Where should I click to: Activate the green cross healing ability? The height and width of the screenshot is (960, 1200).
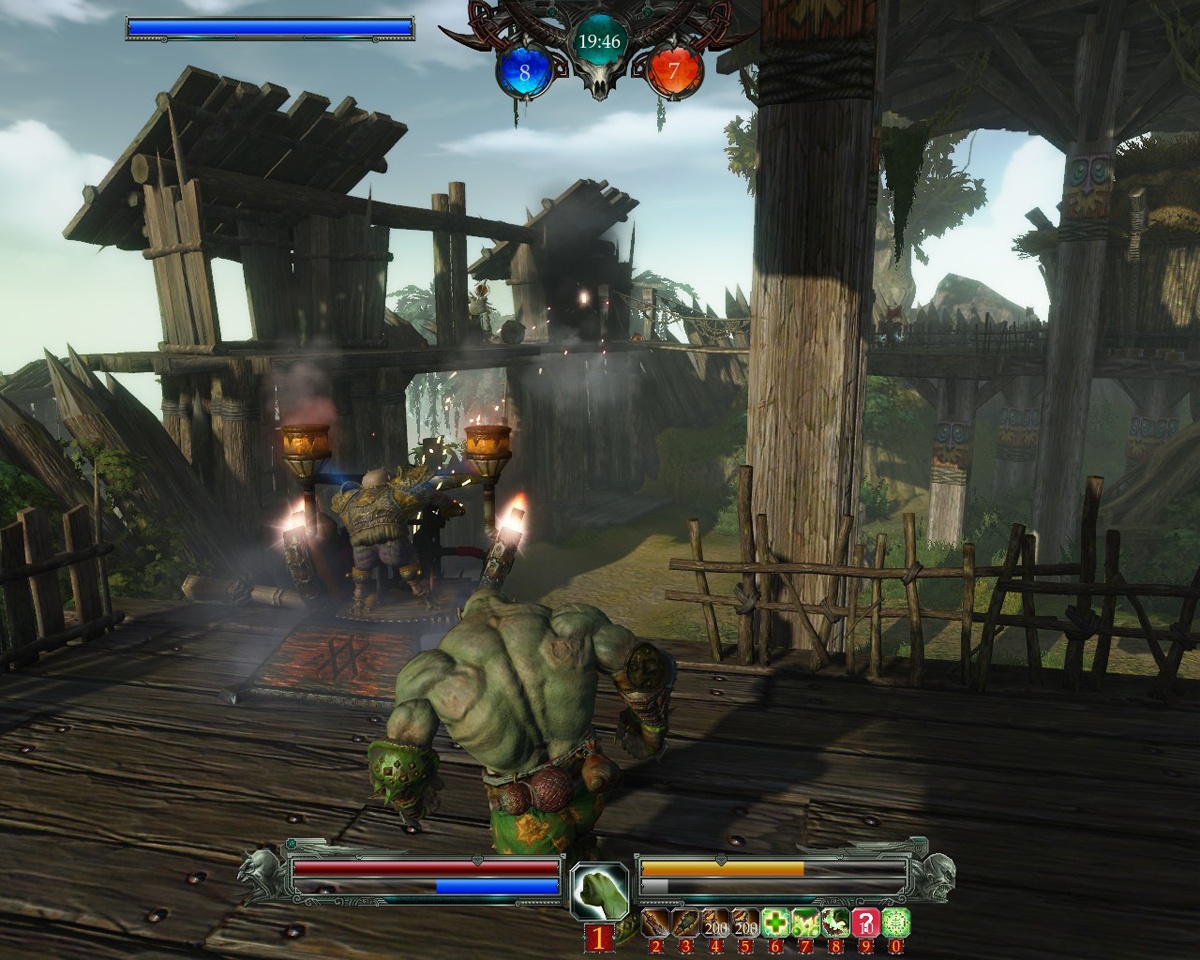click(776, 922)
